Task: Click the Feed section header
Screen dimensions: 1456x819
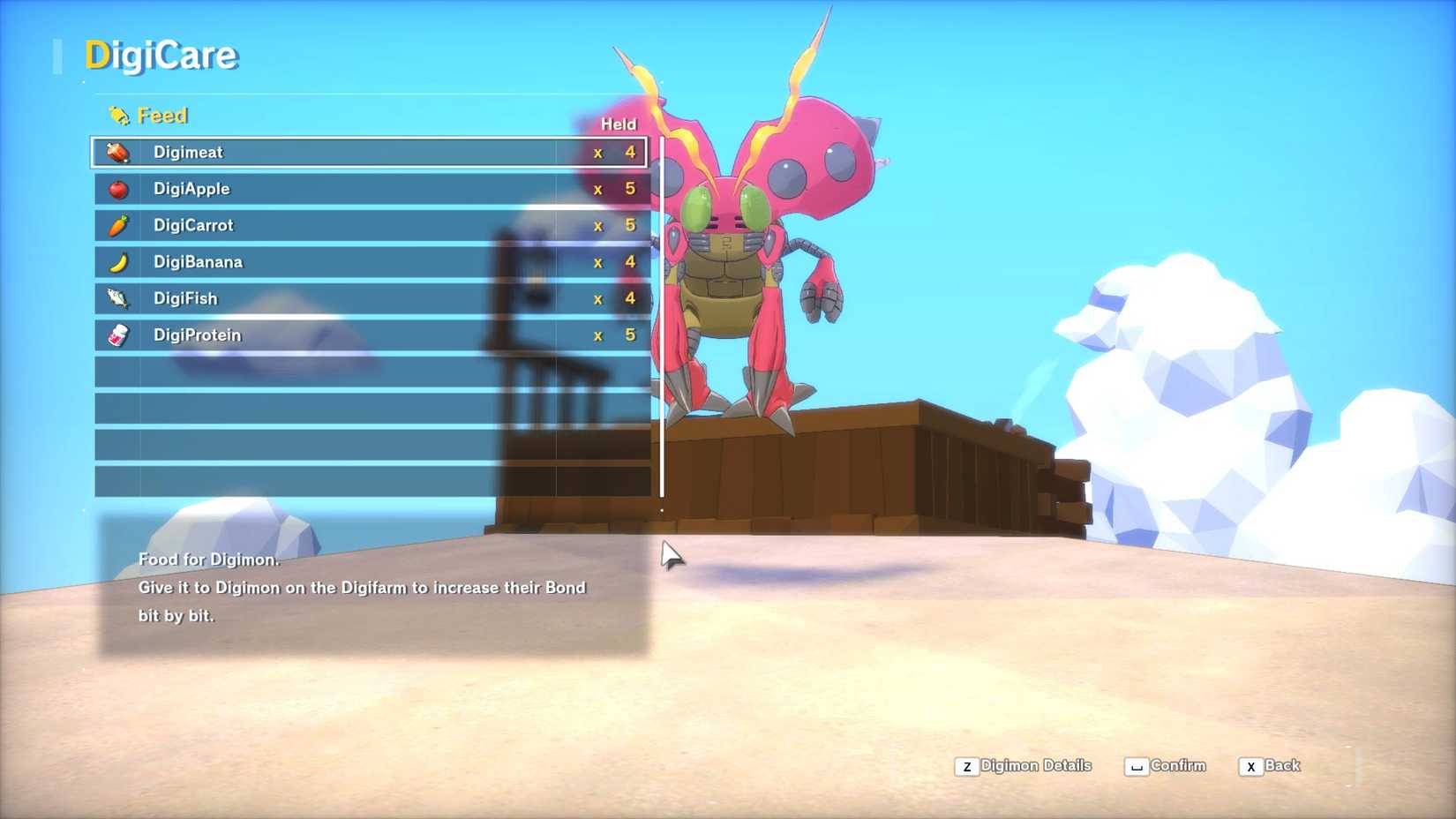Action: pos(162,114)
